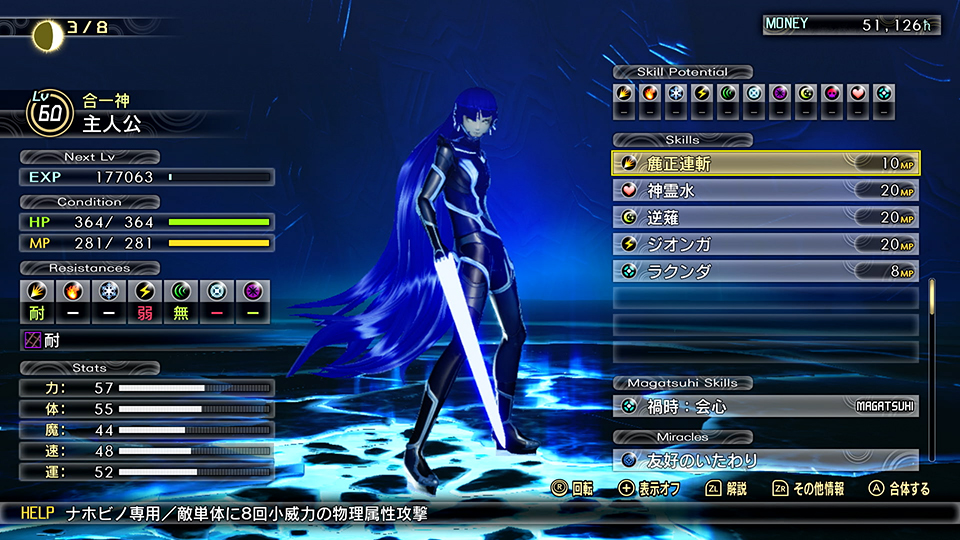Click the lightning icon in Skill Potential
This screenshot has height=540, width=960.
[702, 94]
